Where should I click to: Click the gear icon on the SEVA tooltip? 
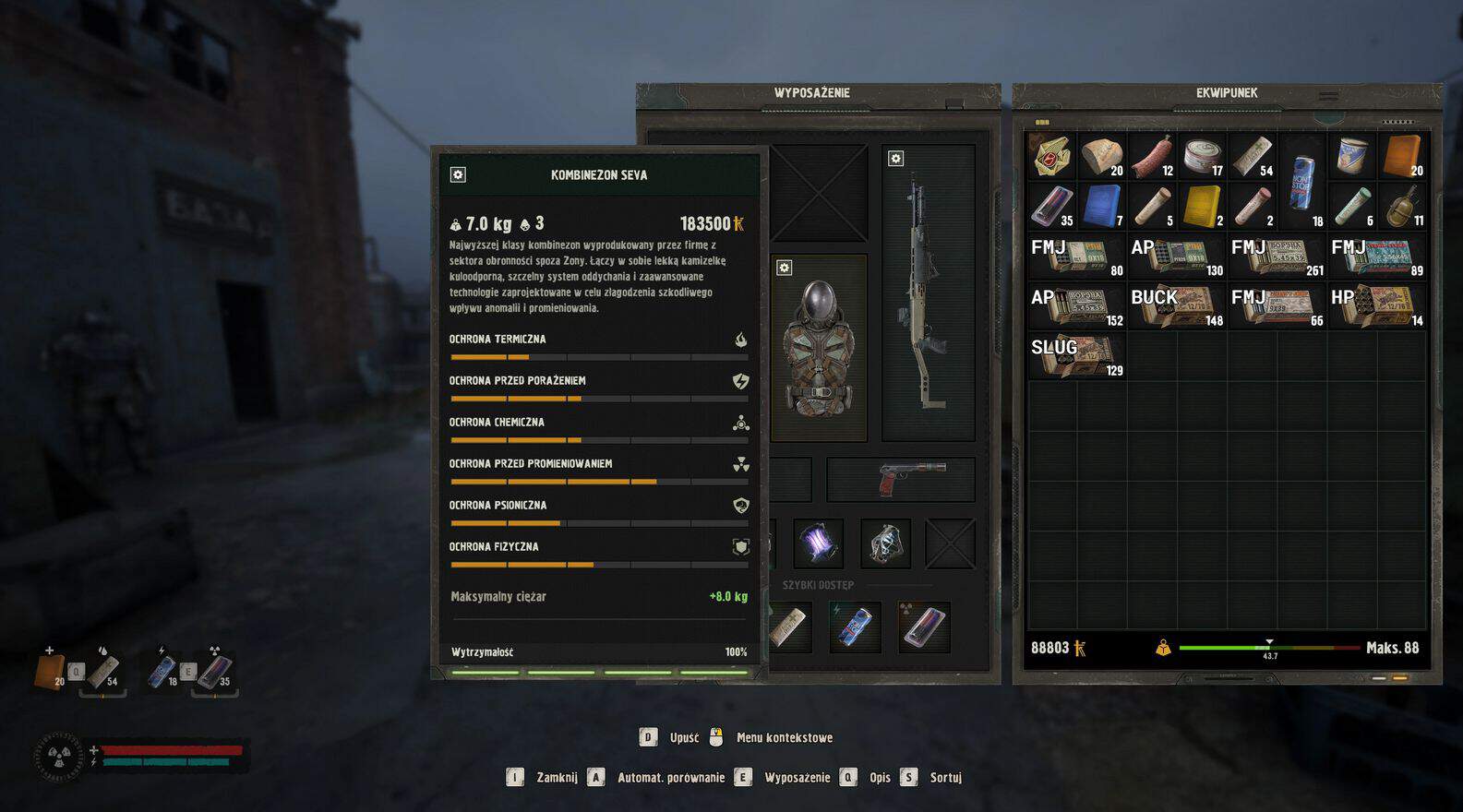(458, 174)
